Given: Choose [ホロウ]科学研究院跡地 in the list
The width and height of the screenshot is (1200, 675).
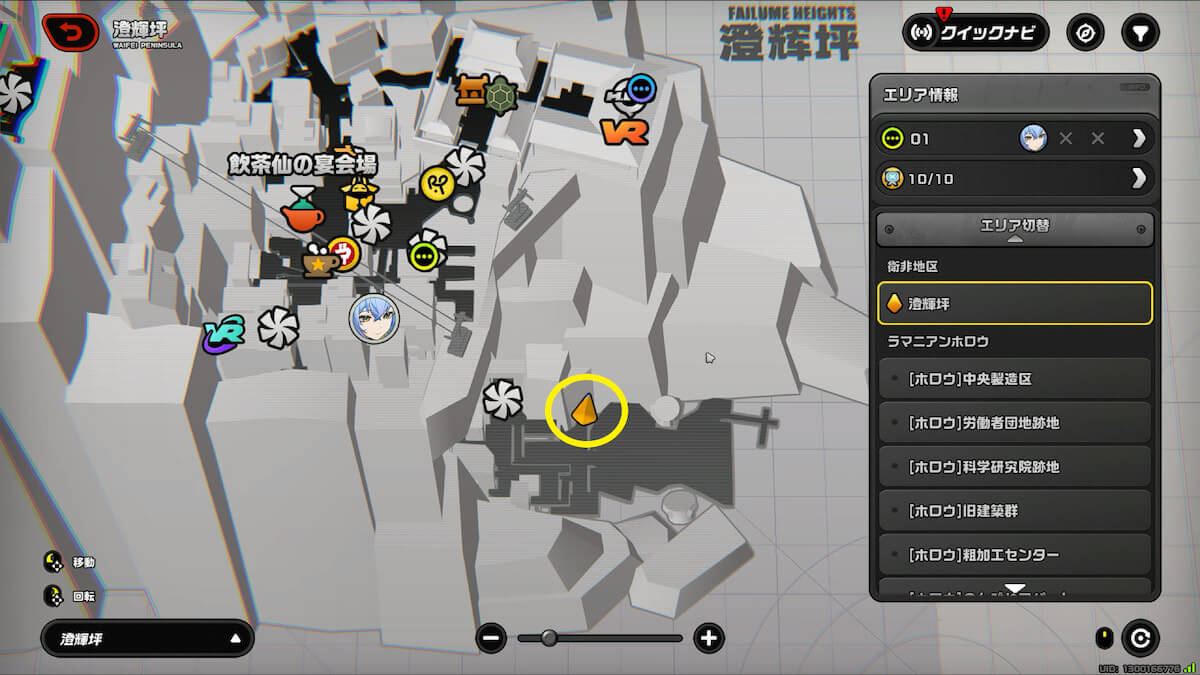Looking at the screenshot, I should click(x=1014, y=467).
